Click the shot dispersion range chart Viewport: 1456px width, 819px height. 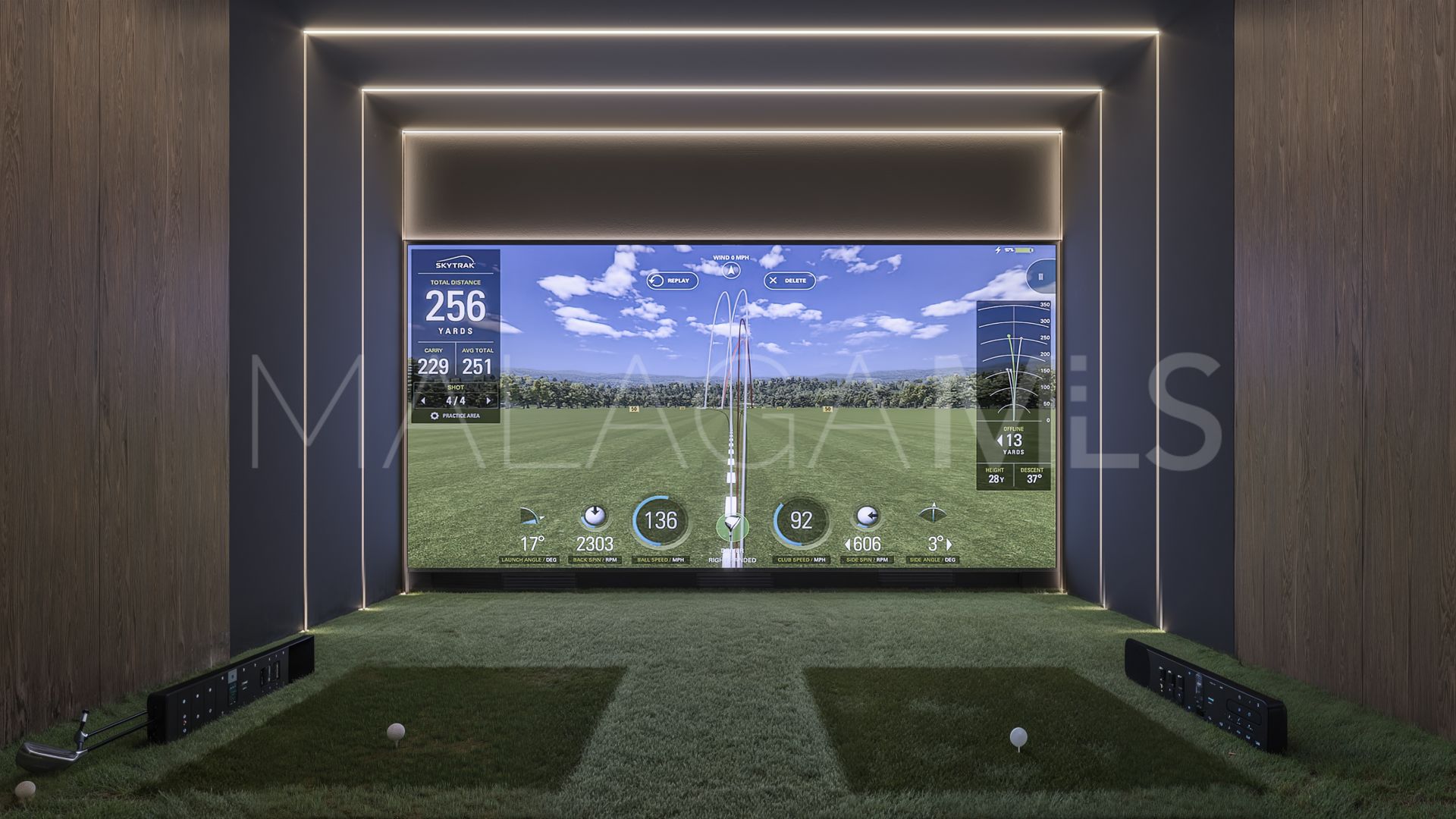tap(1013, 362)
